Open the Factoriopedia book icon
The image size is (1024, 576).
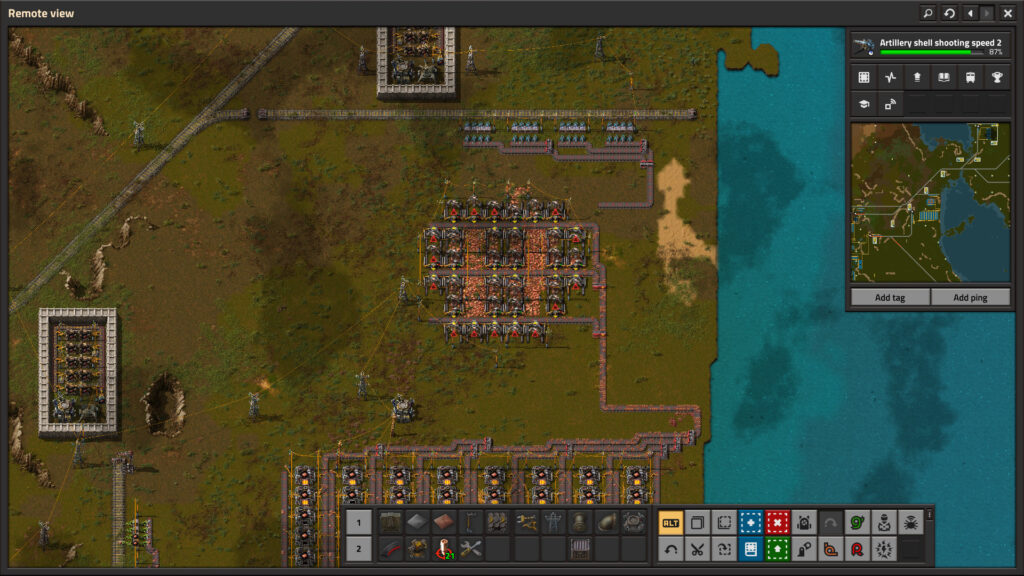tap(943, 78)
